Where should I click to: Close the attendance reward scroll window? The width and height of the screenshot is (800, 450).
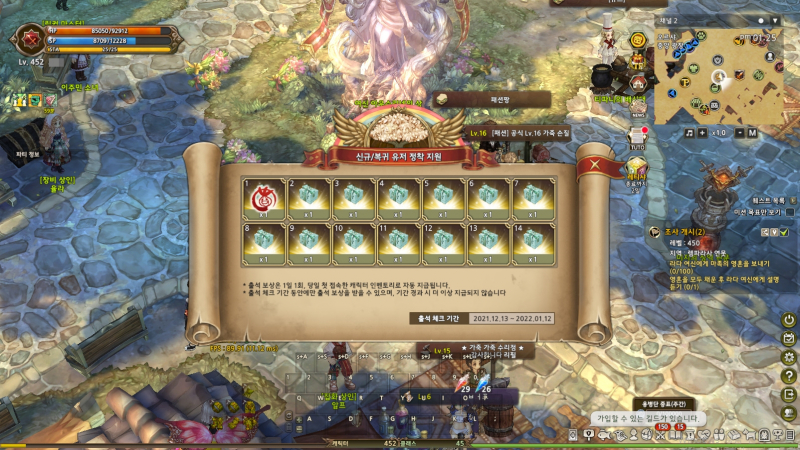click(x=597, y=165)
